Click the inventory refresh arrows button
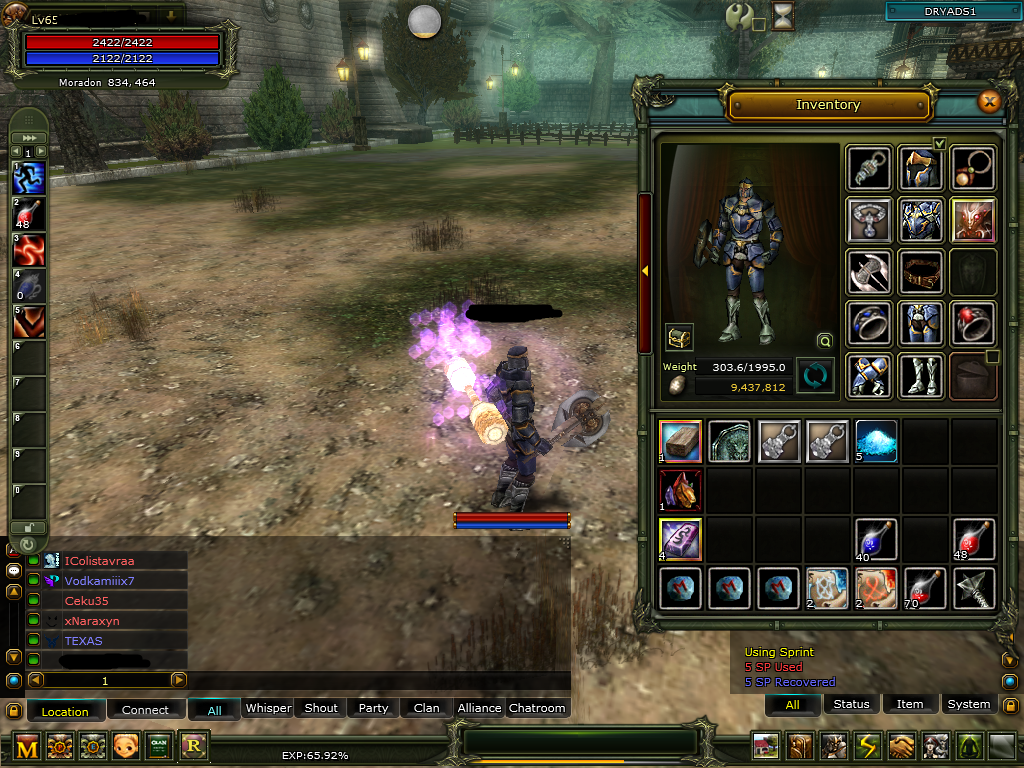Viewport: 1024px width, 768px height. coord(815,376)
